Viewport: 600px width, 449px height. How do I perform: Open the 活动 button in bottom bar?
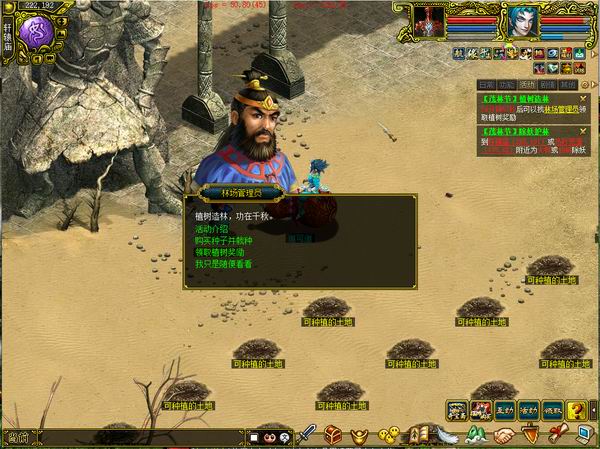(528, 410)
